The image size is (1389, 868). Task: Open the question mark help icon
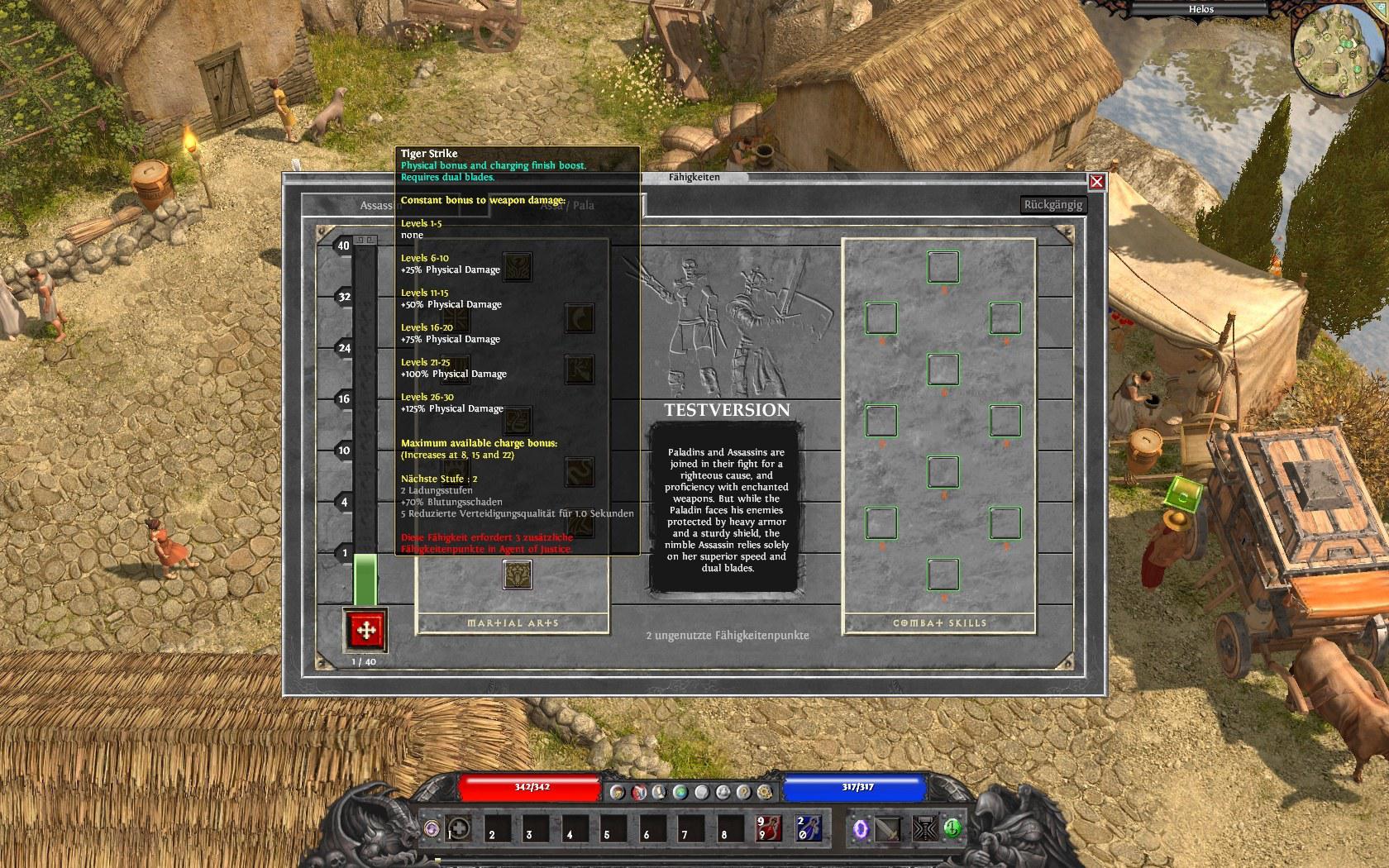click(x=743, y=792)
